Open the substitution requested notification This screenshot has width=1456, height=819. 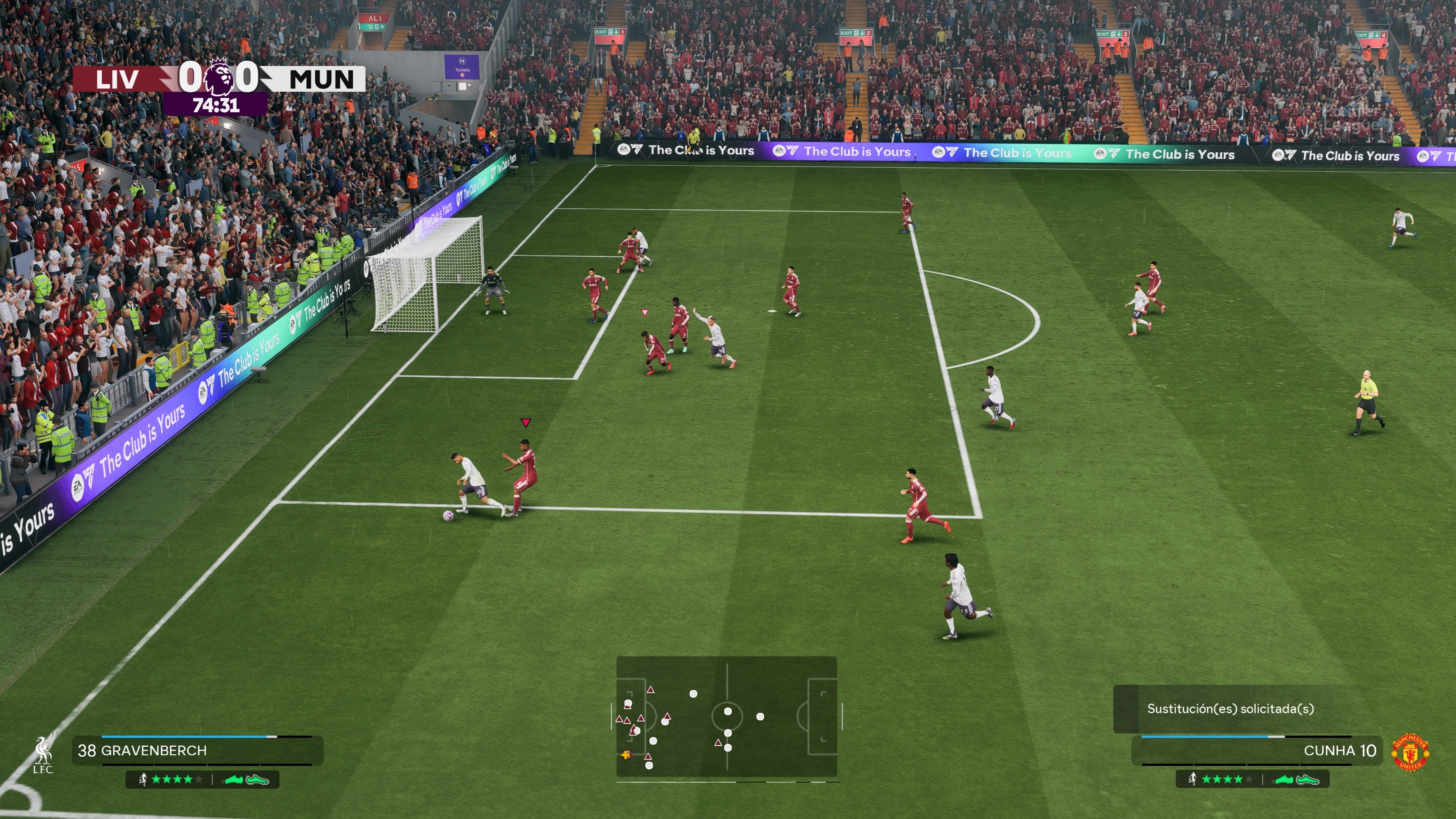click(1230, 709)
